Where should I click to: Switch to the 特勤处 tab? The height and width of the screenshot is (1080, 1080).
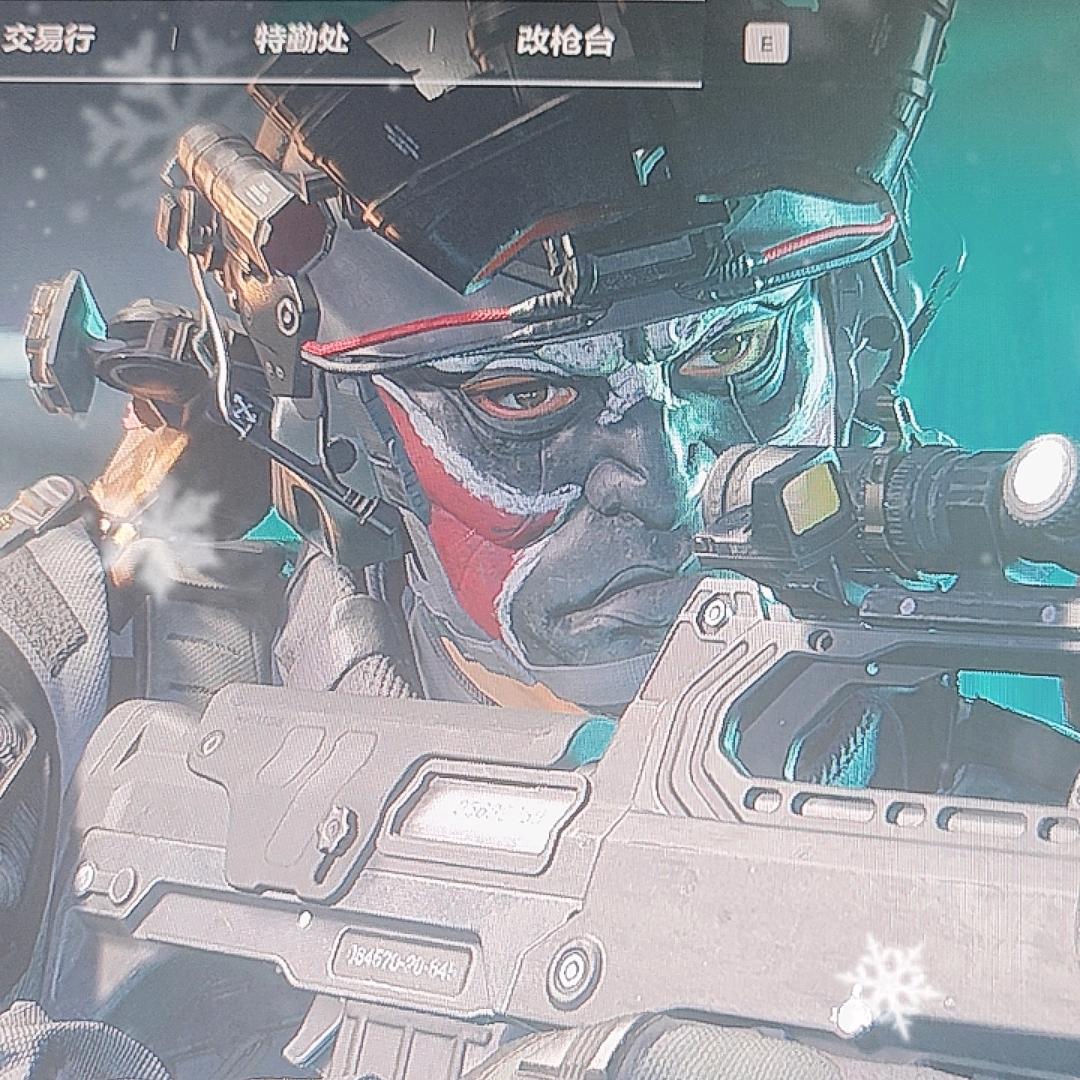302,41
